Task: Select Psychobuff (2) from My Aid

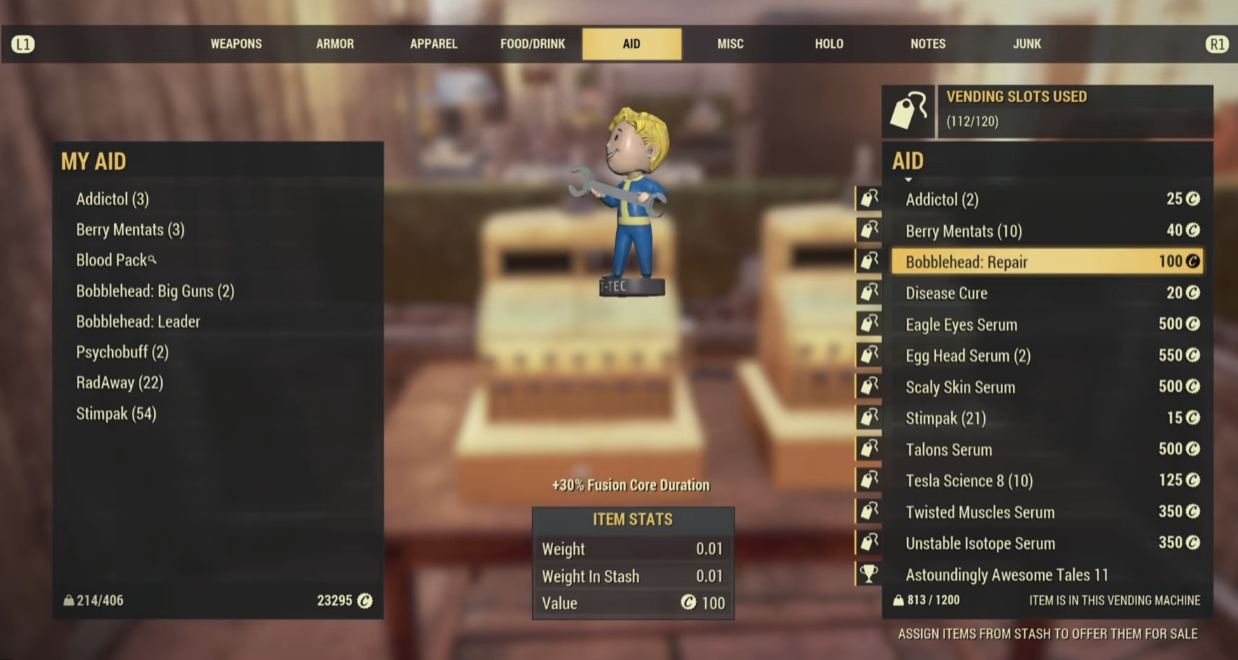Action: point(122,352)
